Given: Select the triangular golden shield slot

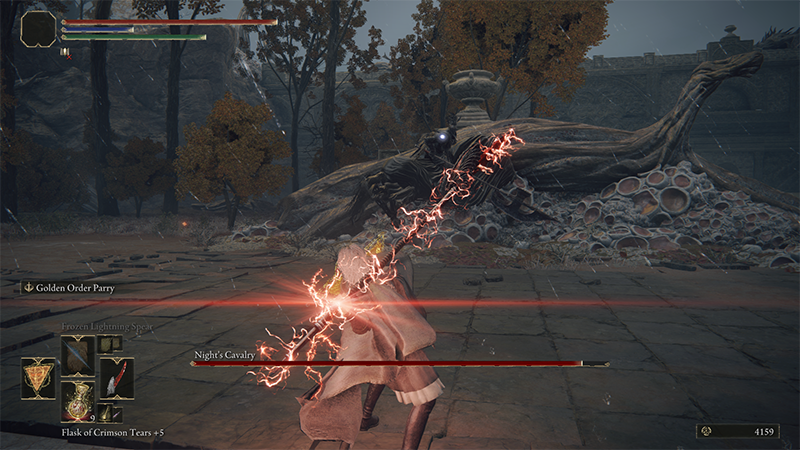Looking at the screenshot, I should pos(38,378).
